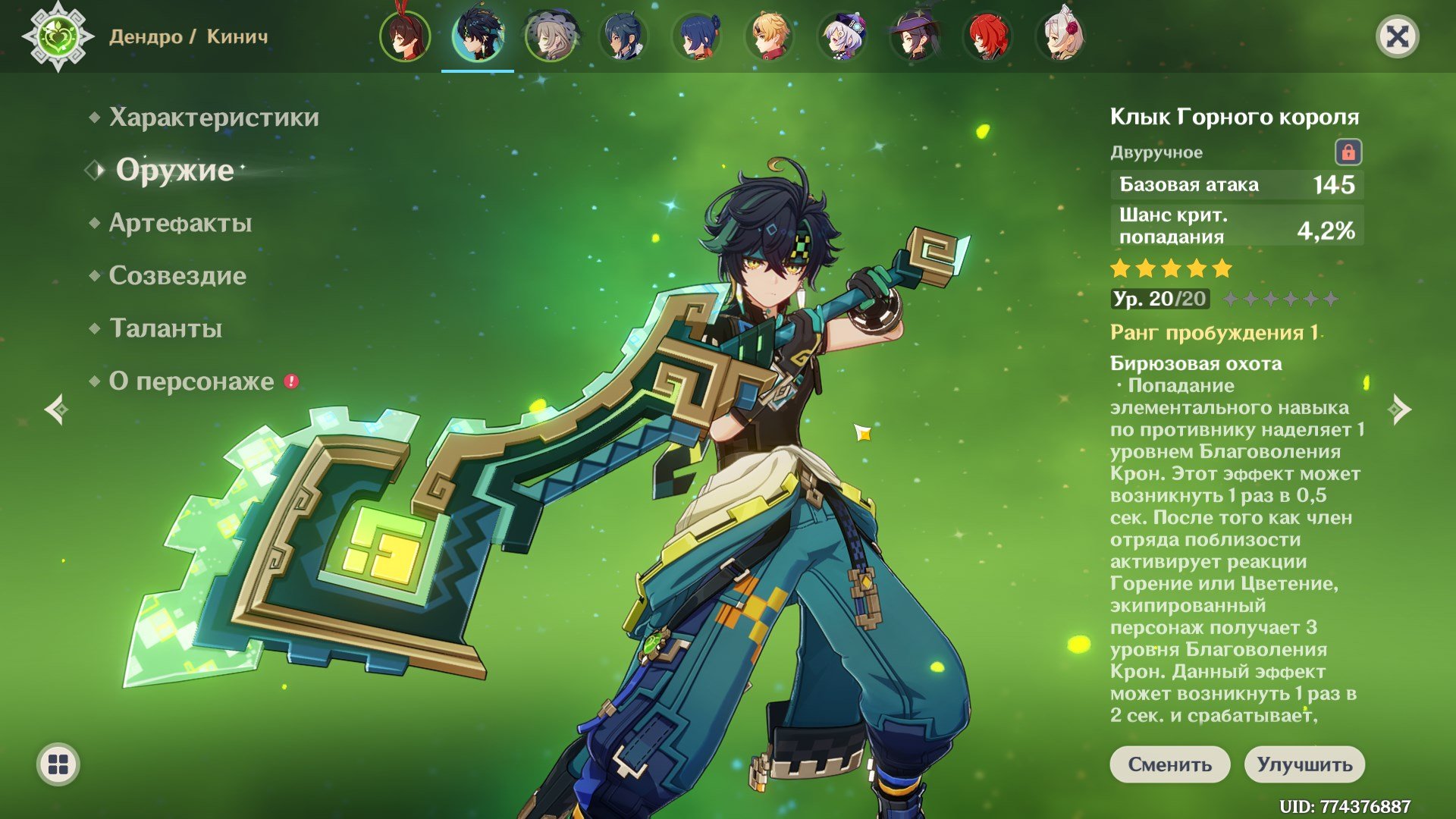Select Diluc's red-haired portrait
The height and width of the screenshot is (819, 1456).
tap(987, 36)
